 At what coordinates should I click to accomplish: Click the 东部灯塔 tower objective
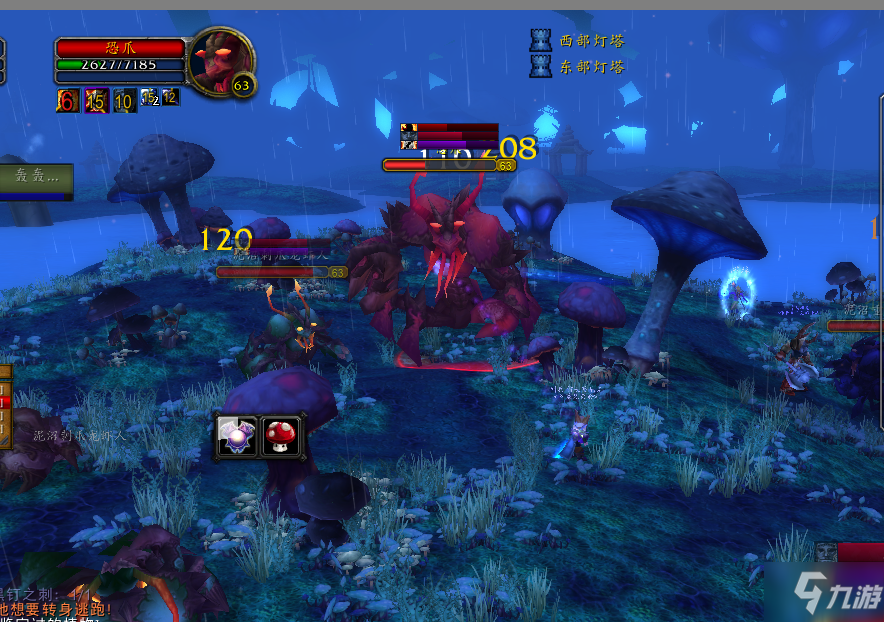click(578, 67)
